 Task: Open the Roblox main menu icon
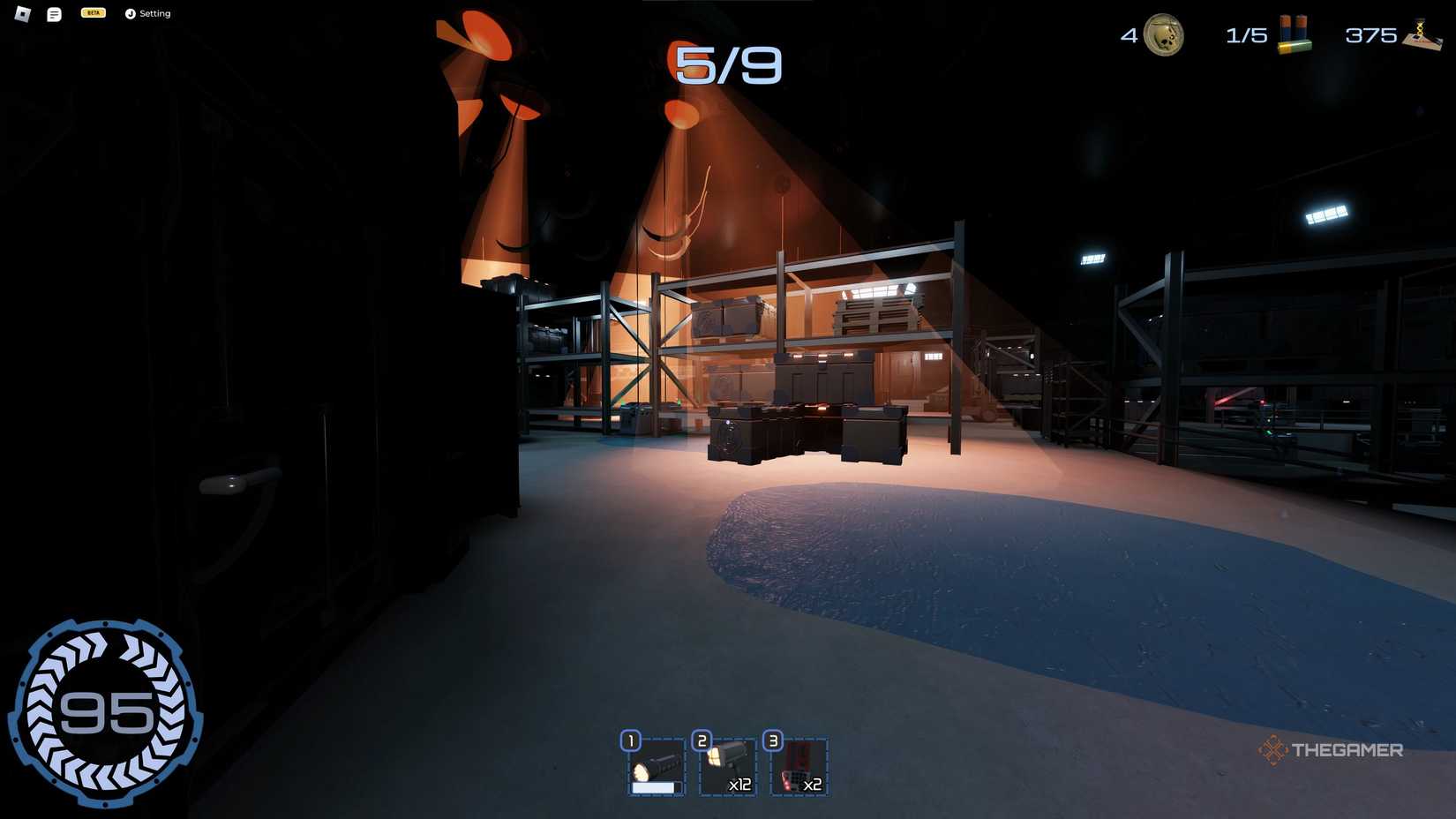tap(21, 13)
